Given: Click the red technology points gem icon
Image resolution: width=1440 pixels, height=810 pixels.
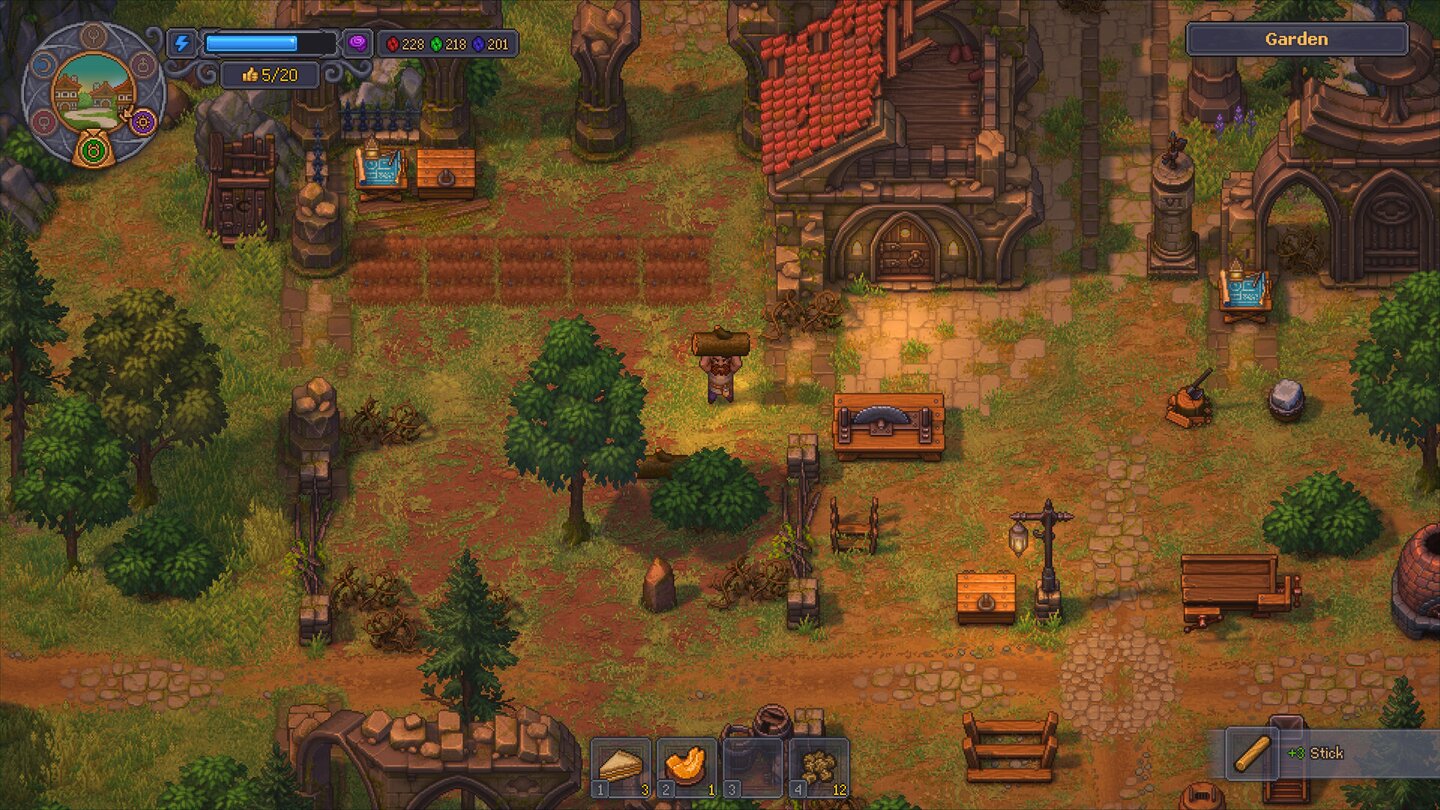Looking at the screenshot, I should point(393,45).
